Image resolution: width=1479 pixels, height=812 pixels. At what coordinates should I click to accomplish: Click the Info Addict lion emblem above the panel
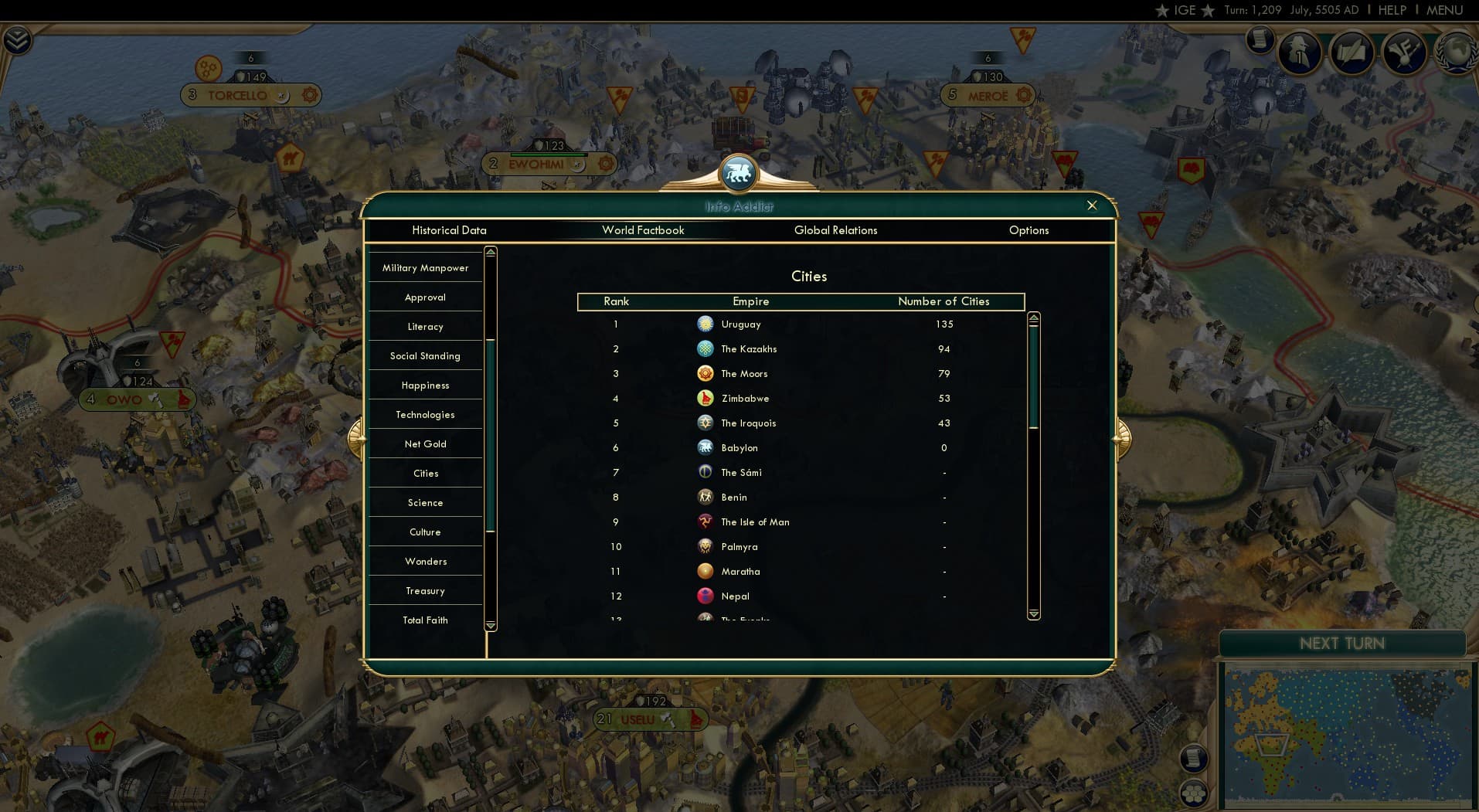click(x=739, y=173)
